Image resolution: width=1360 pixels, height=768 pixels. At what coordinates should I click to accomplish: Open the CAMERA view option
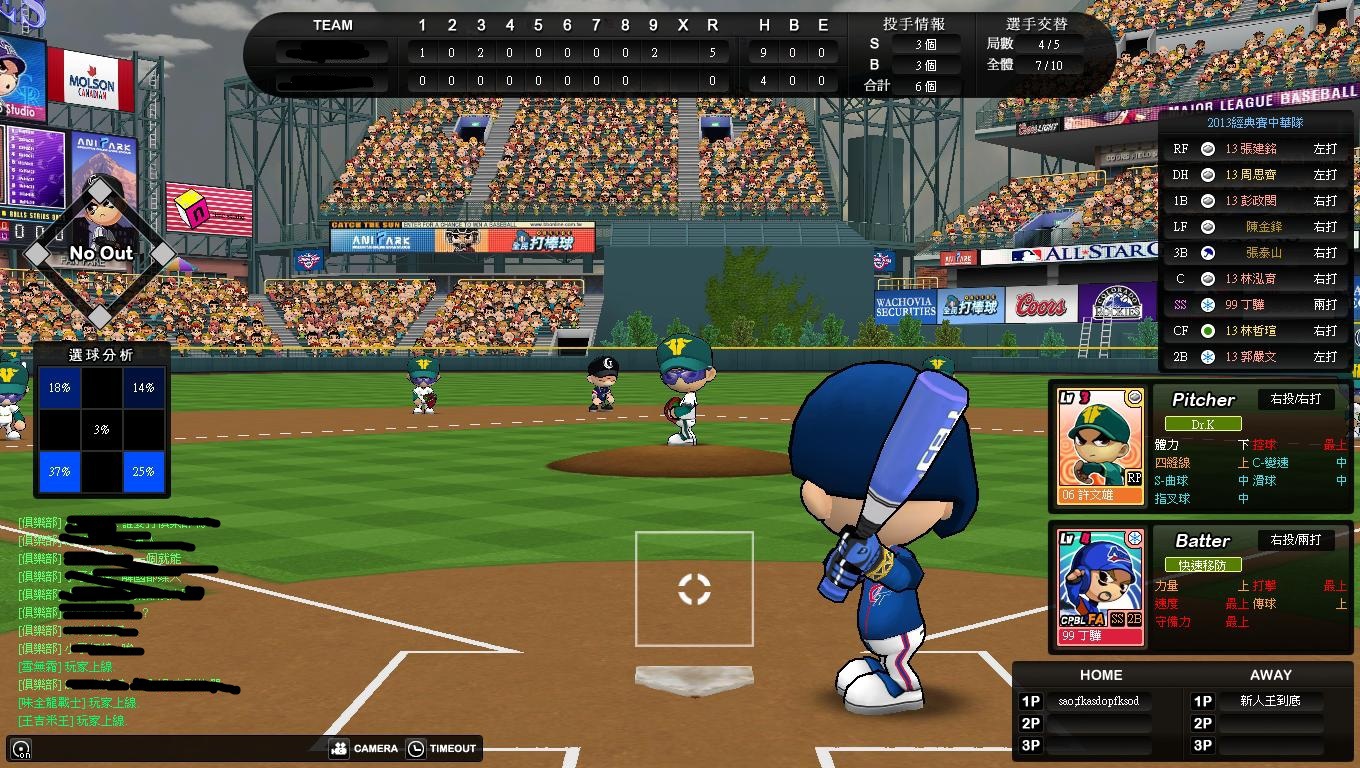[364, 748]
